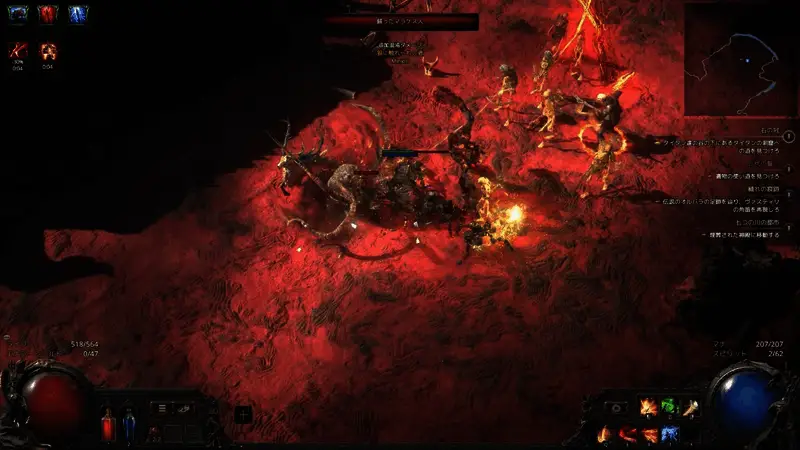Viewport: 800px width, 450px height.
Task: Click the plus button beside the flask panel
Action: click(x=243, y=415)
